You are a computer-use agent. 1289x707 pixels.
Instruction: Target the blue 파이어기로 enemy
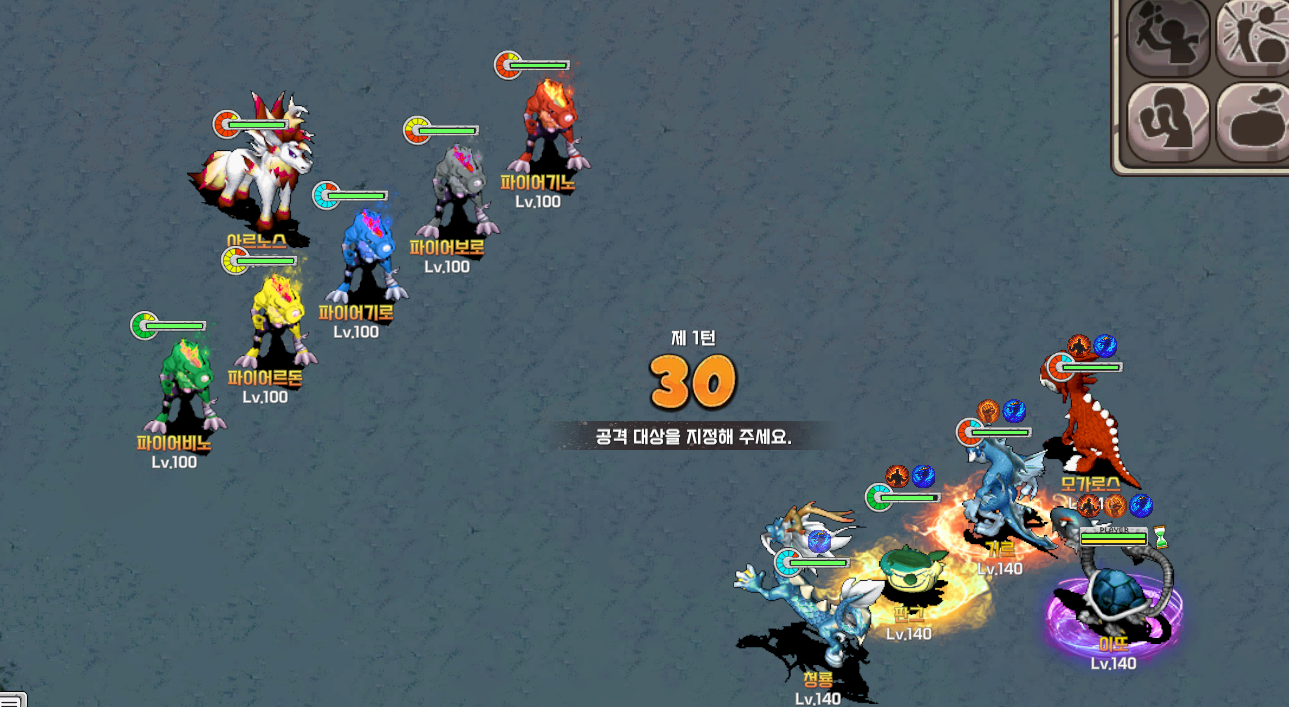click(366, 257)
